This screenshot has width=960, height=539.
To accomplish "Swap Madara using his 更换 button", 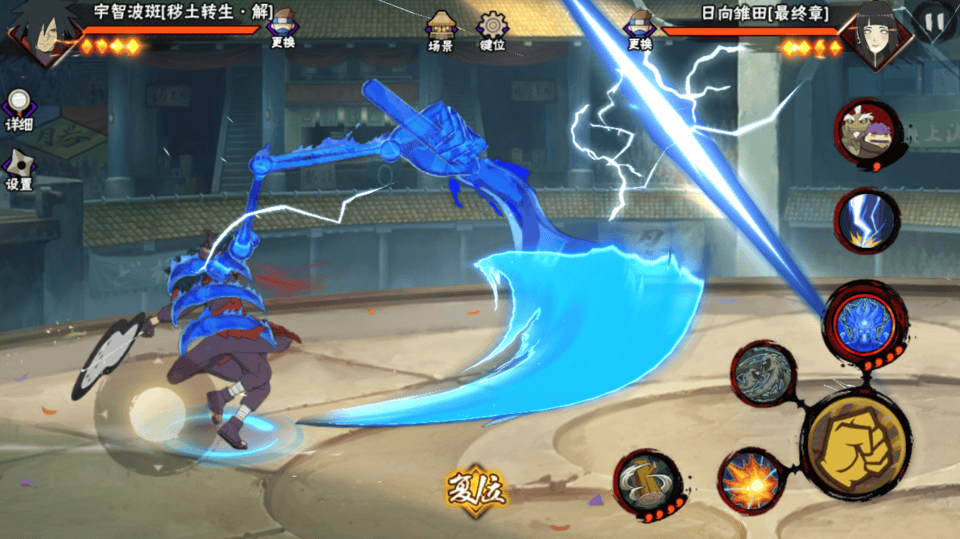I will [282, 30].
